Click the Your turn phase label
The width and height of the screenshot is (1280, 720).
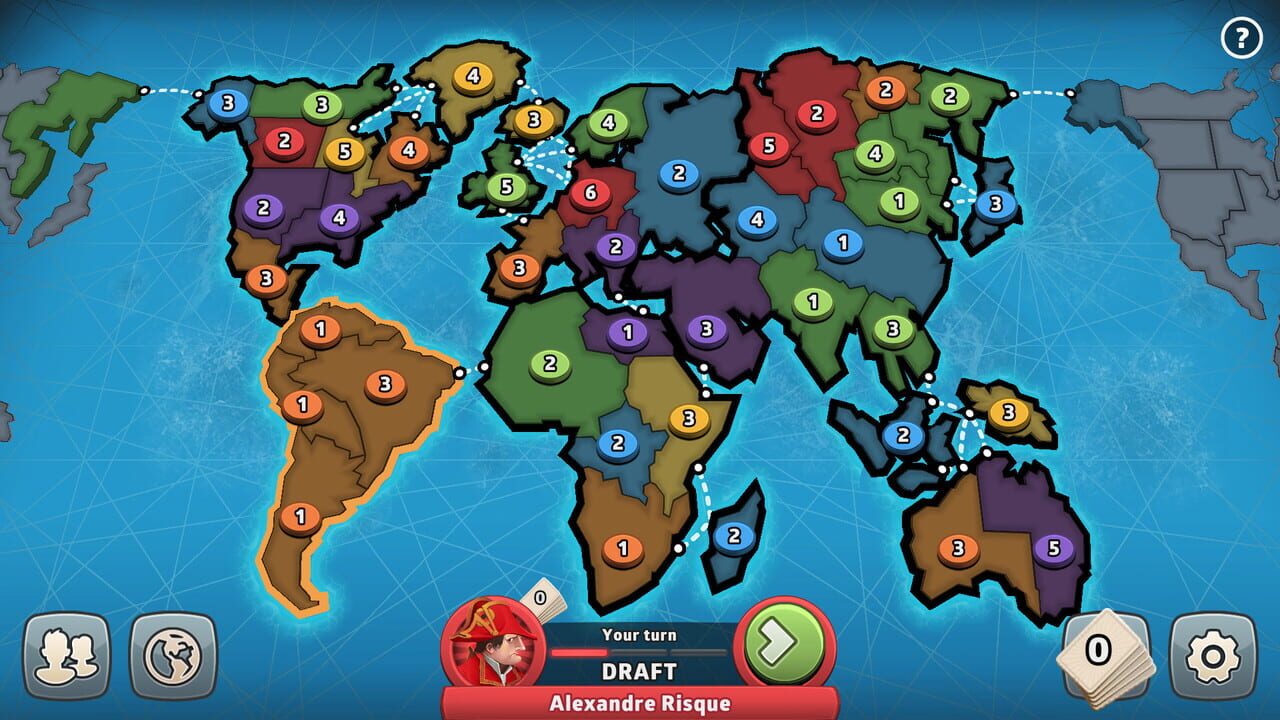(638, 635)
